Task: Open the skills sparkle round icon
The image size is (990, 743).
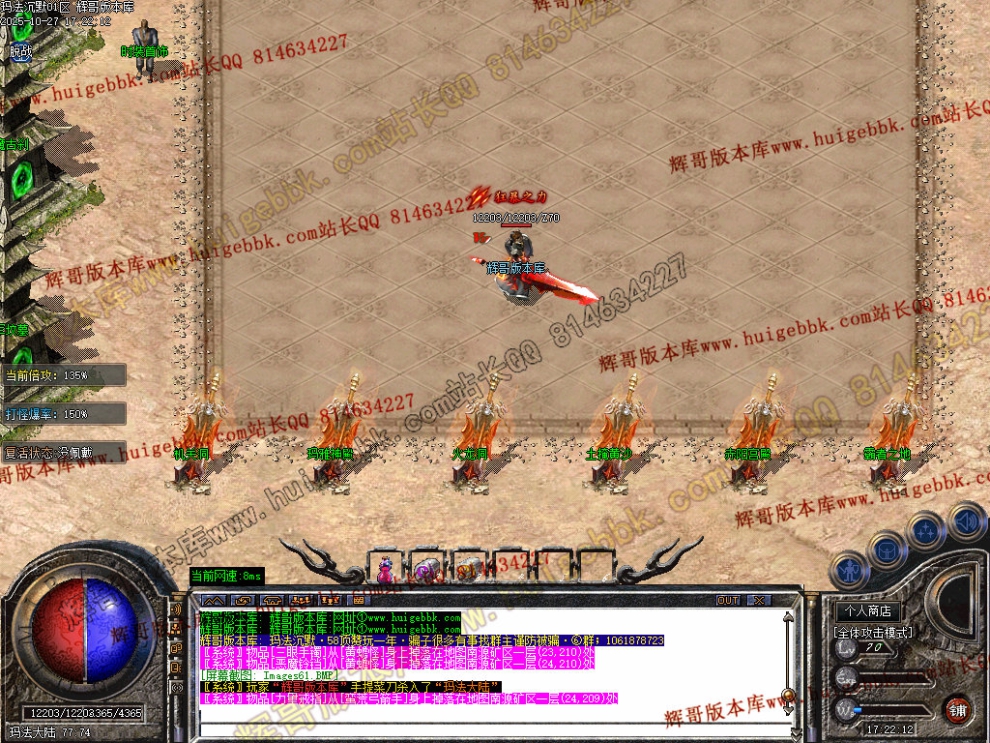Action: (x=926, y=530)
